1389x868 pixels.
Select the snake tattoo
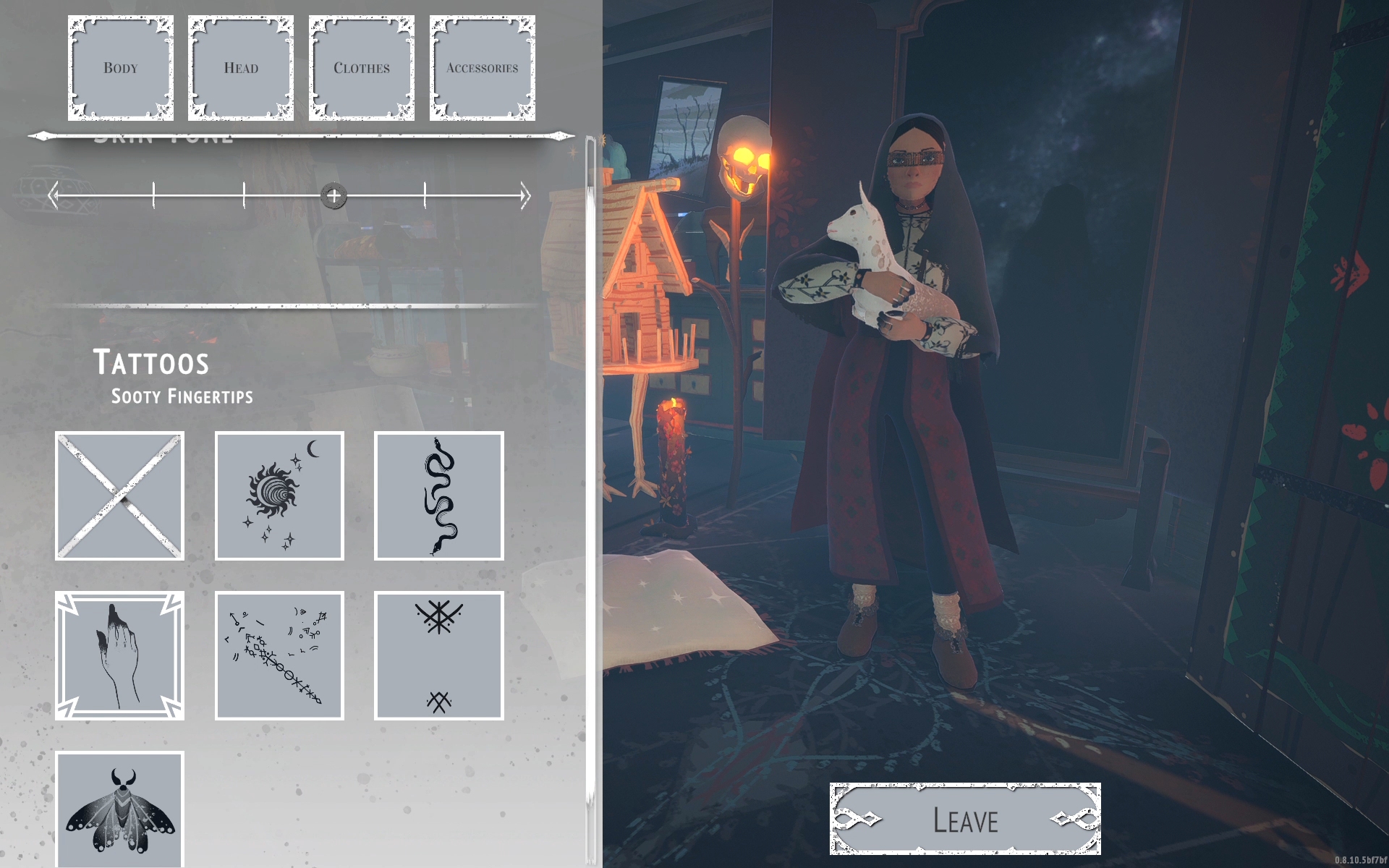click(438, 496)
